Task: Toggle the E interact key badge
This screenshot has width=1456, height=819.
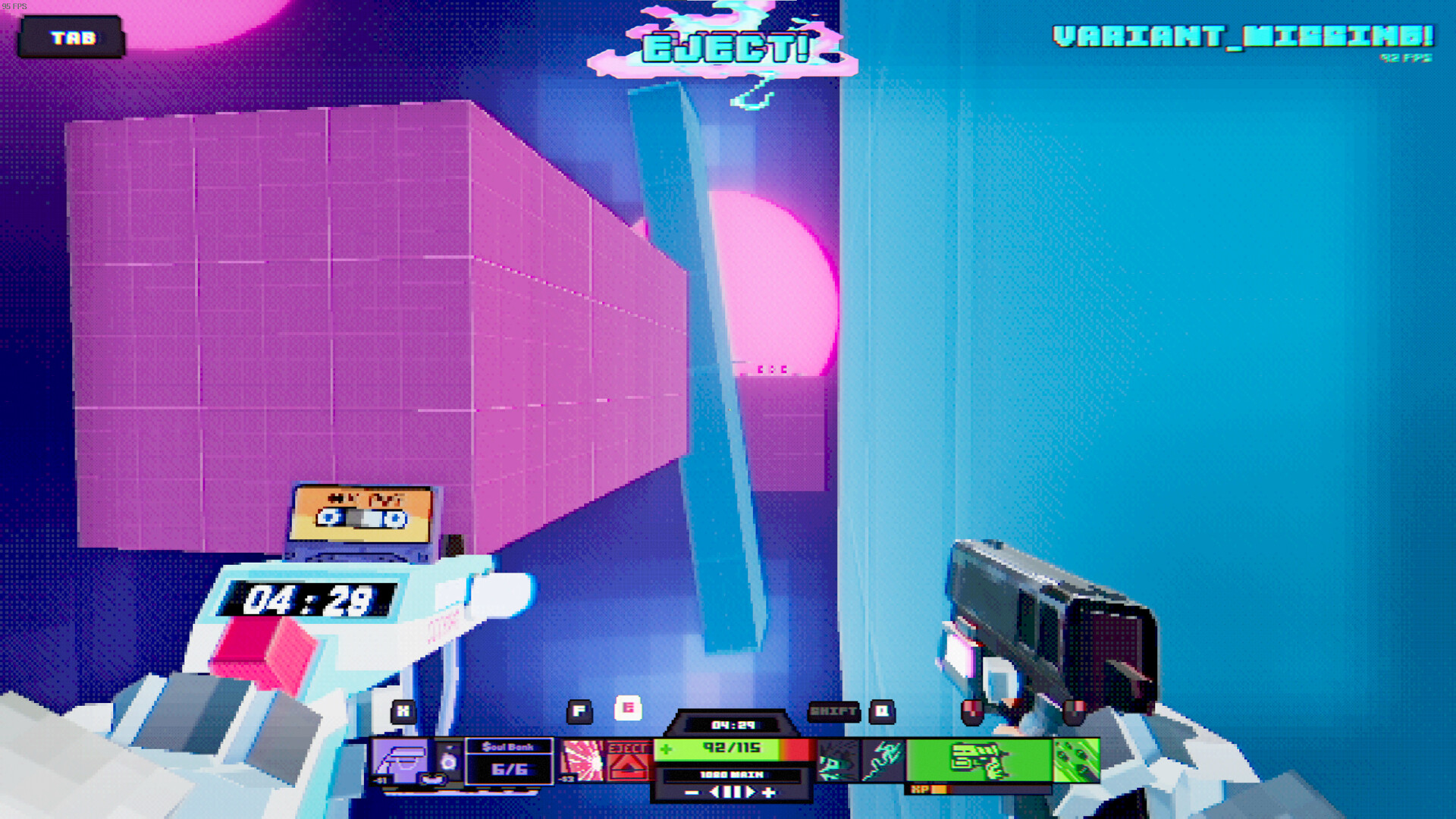Action: (x=629, y=708)
